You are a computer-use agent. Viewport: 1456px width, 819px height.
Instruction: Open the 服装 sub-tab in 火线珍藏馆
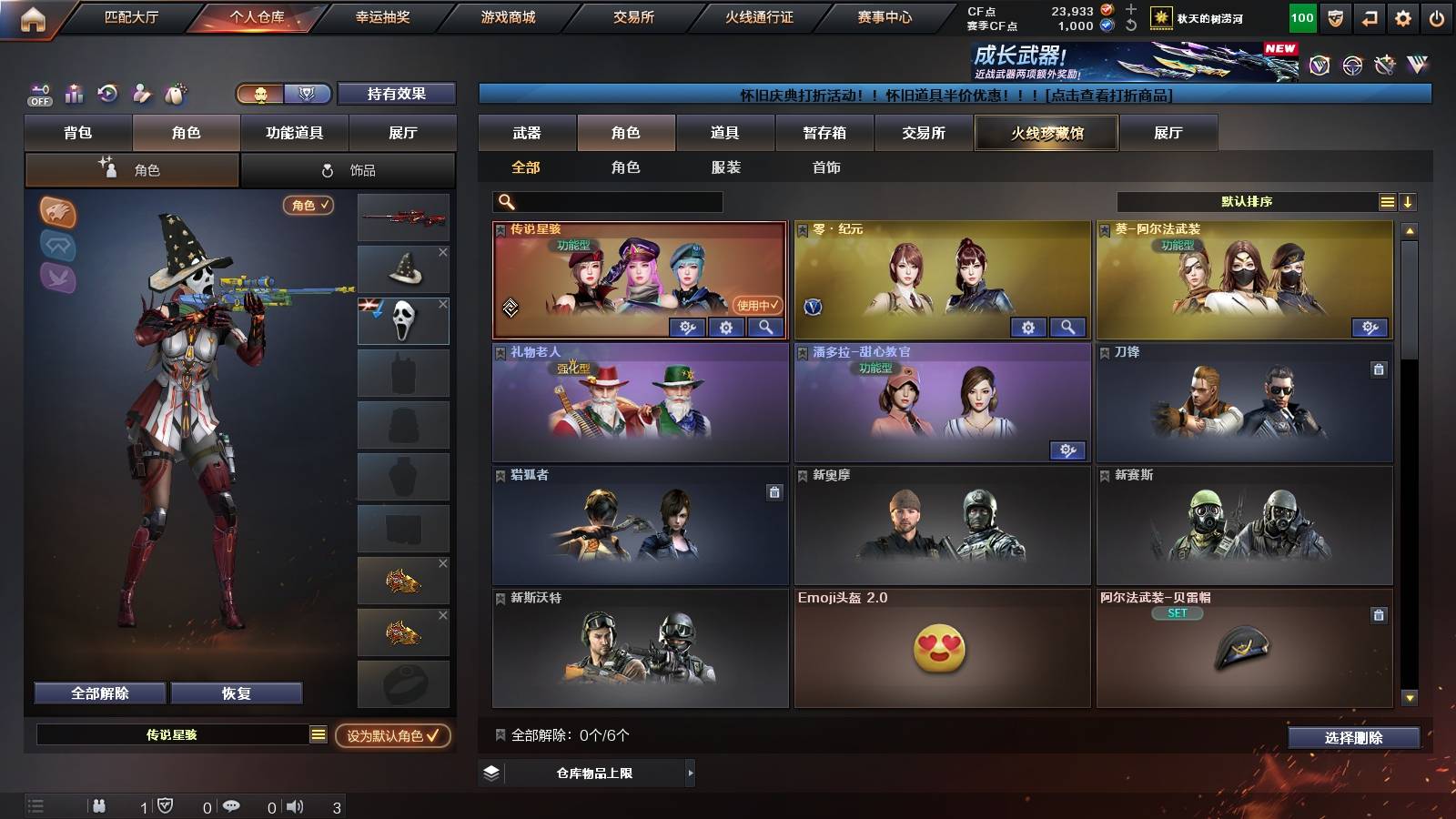pos(726,167)
